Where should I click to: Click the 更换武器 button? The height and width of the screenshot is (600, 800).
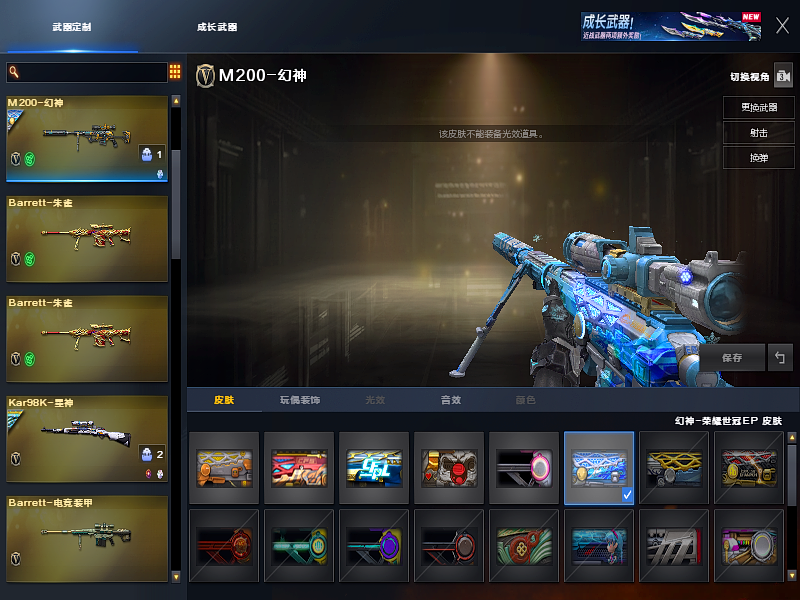click(759, 107)
